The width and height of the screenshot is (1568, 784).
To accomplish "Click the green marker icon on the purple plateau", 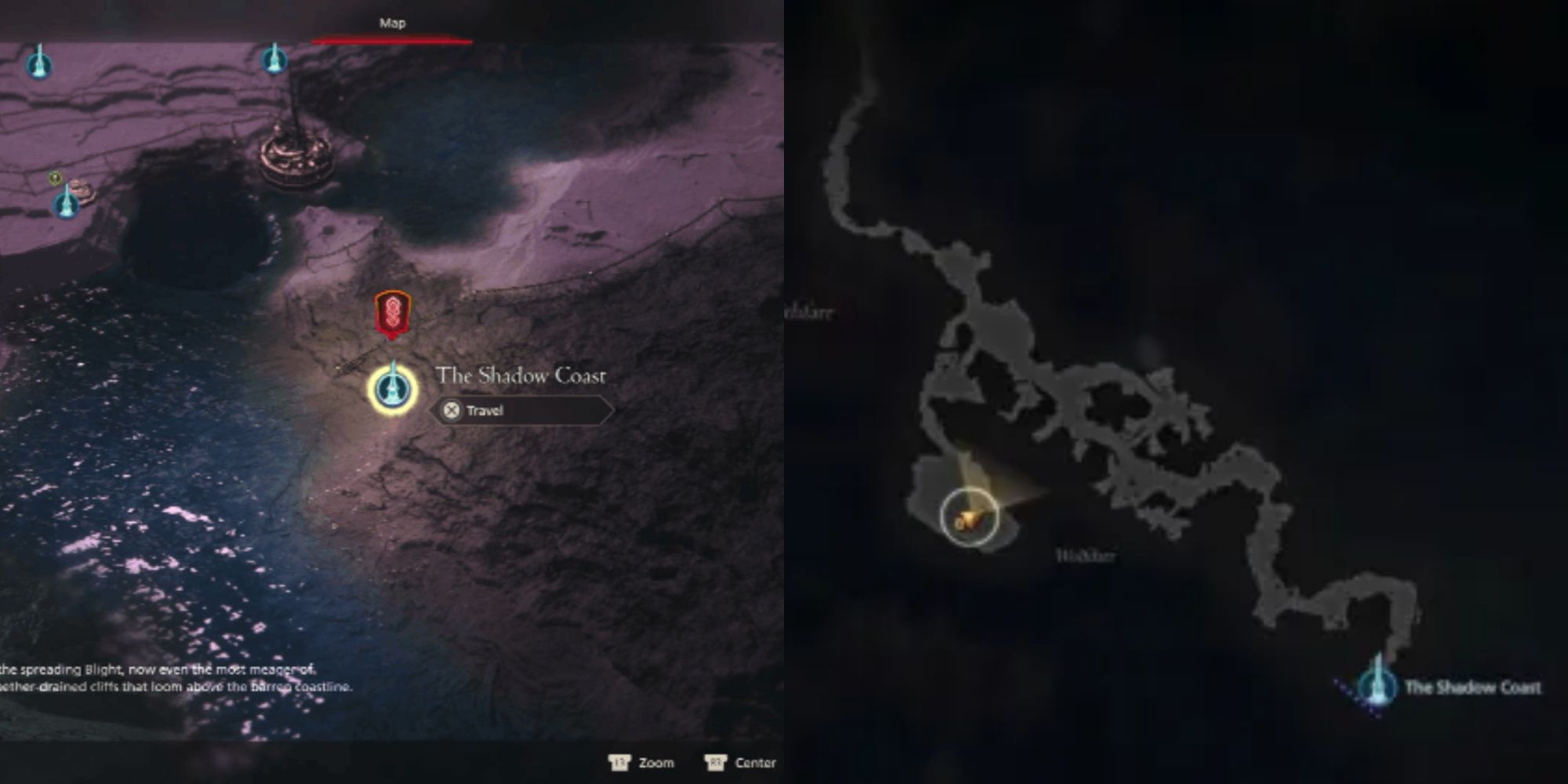I will click(x=55, y=177).
